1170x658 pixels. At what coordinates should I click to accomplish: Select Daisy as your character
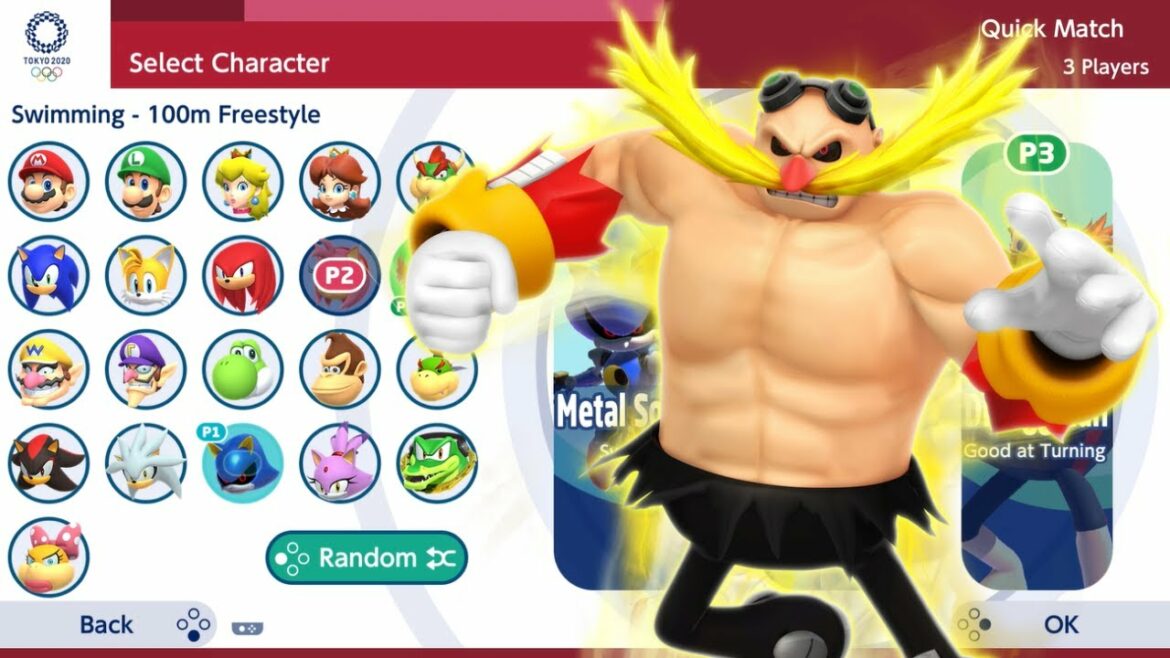tap(340, 181)
